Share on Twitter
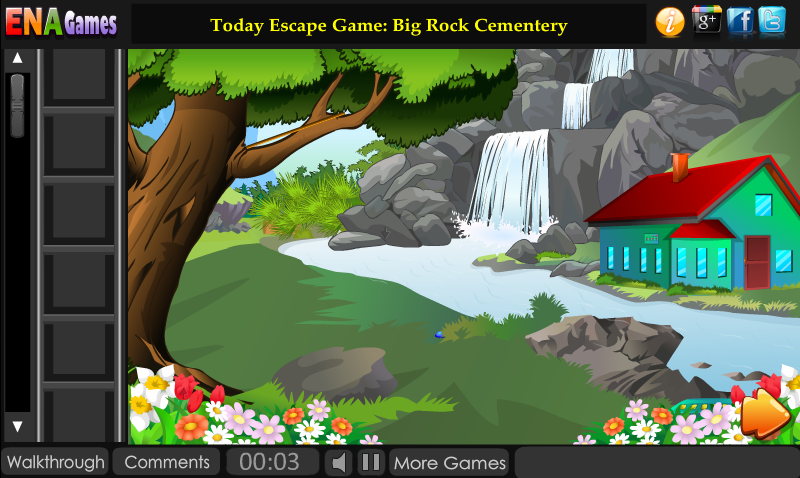Image resolution: width=800 pixels, height=478 pixels. click(772, 21)
